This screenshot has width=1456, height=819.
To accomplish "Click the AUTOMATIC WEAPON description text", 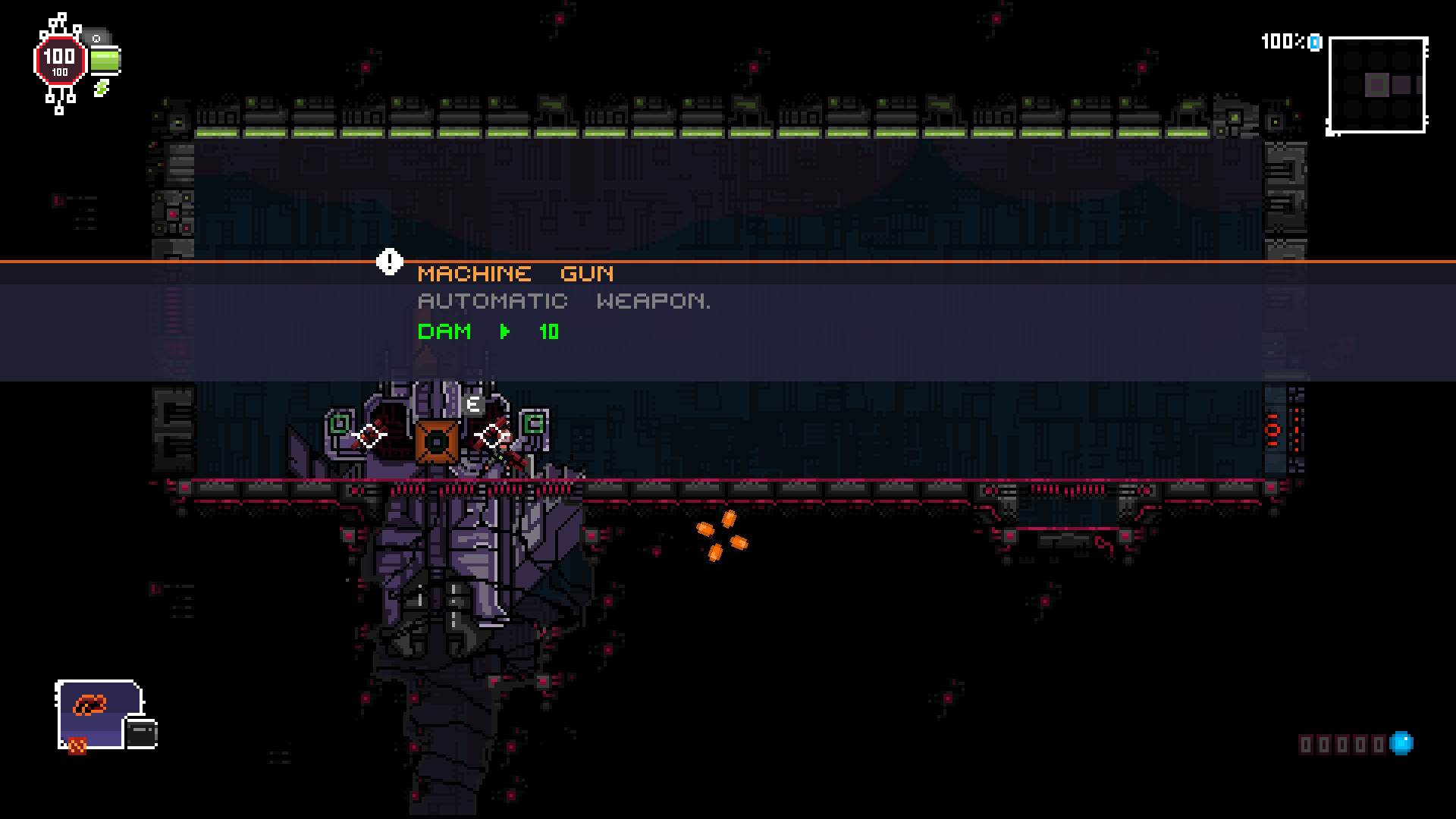I will coord(564,301).
